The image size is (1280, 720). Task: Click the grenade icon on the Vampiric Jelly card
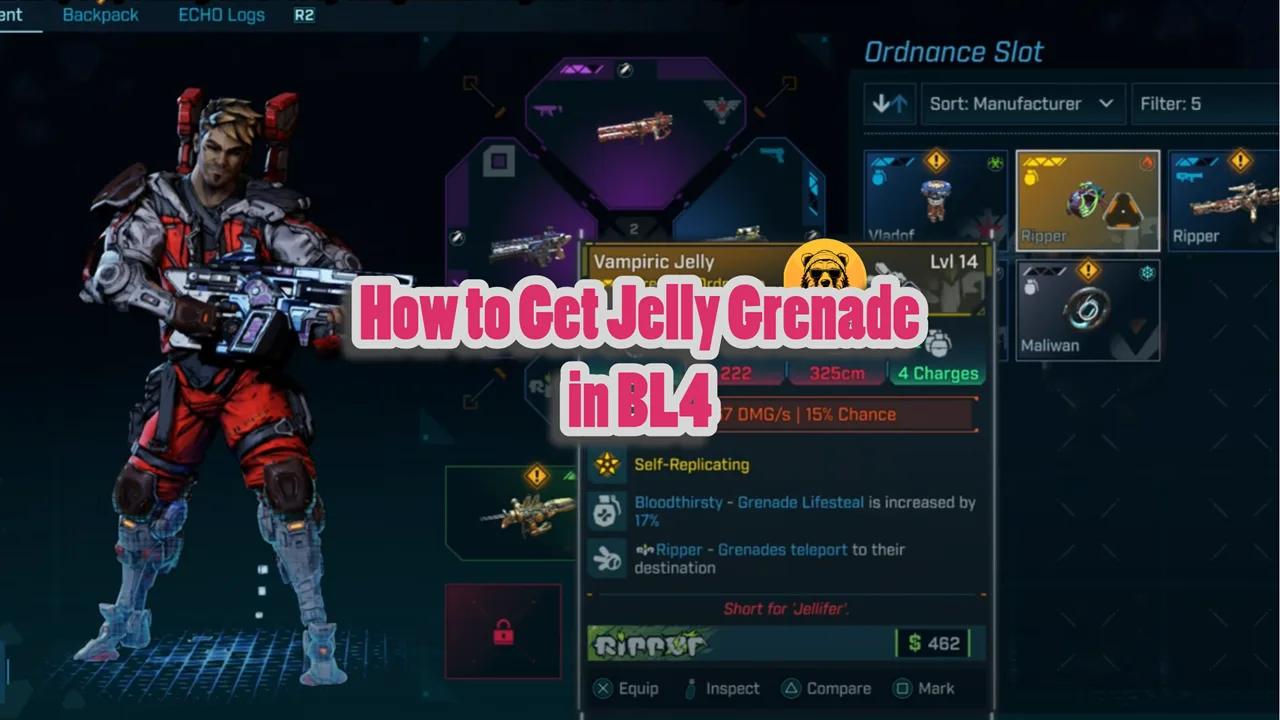pyautogui.click(x=938, y=345)
